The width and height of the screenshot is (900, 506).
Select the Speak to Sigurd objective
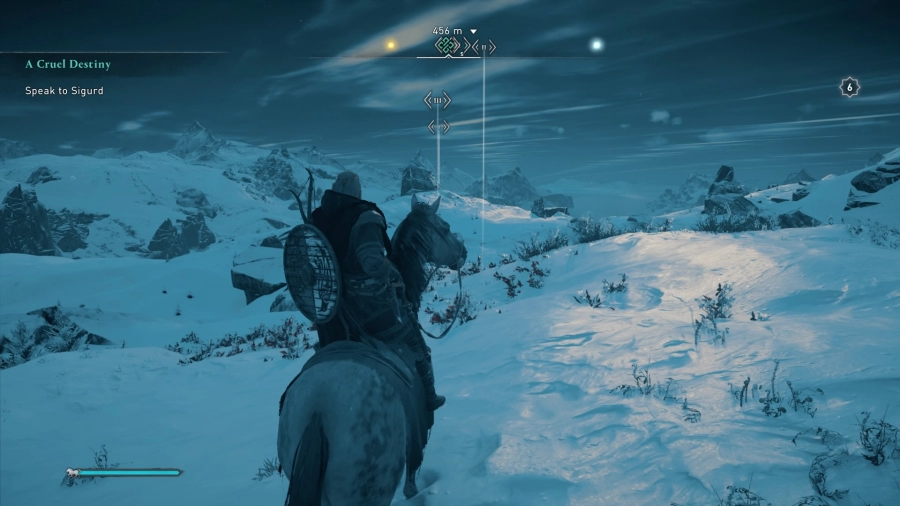click(64, 91)
